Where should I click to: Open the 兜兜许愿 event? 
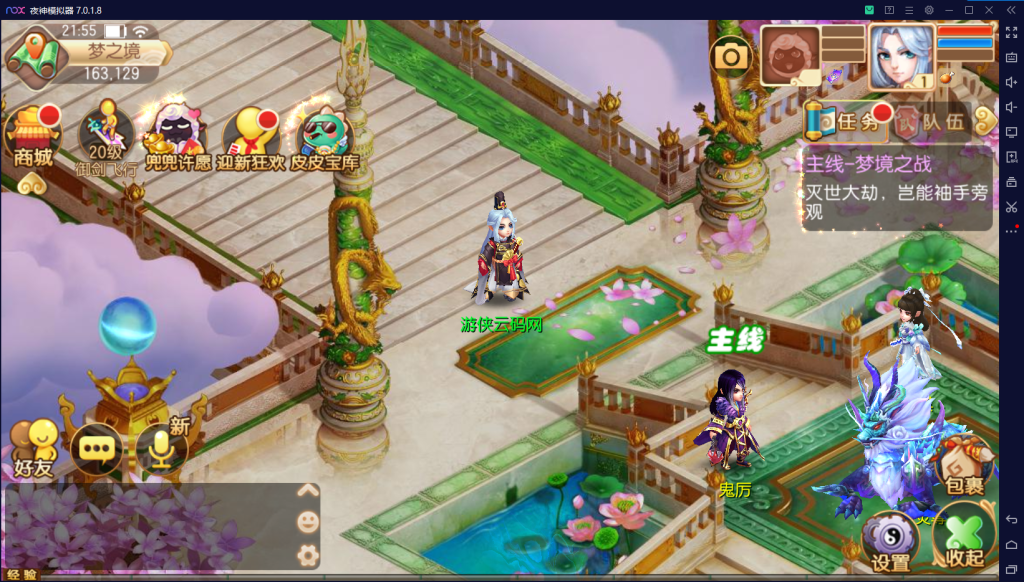click(x=178, y=138)
